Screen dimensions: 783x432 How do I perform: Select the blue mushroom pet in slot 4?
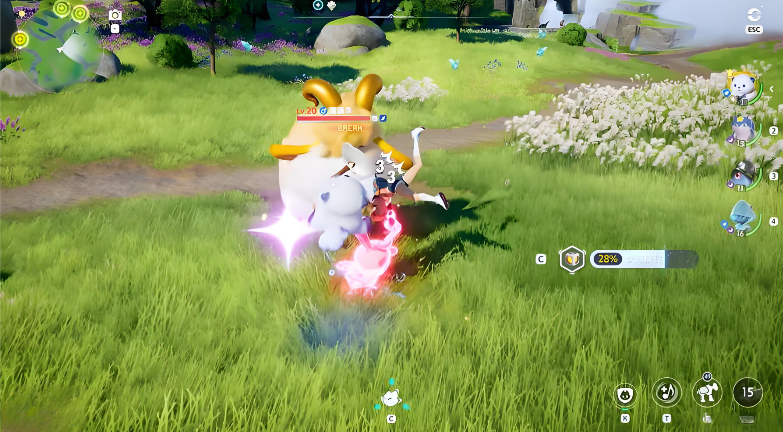(742, 215)
